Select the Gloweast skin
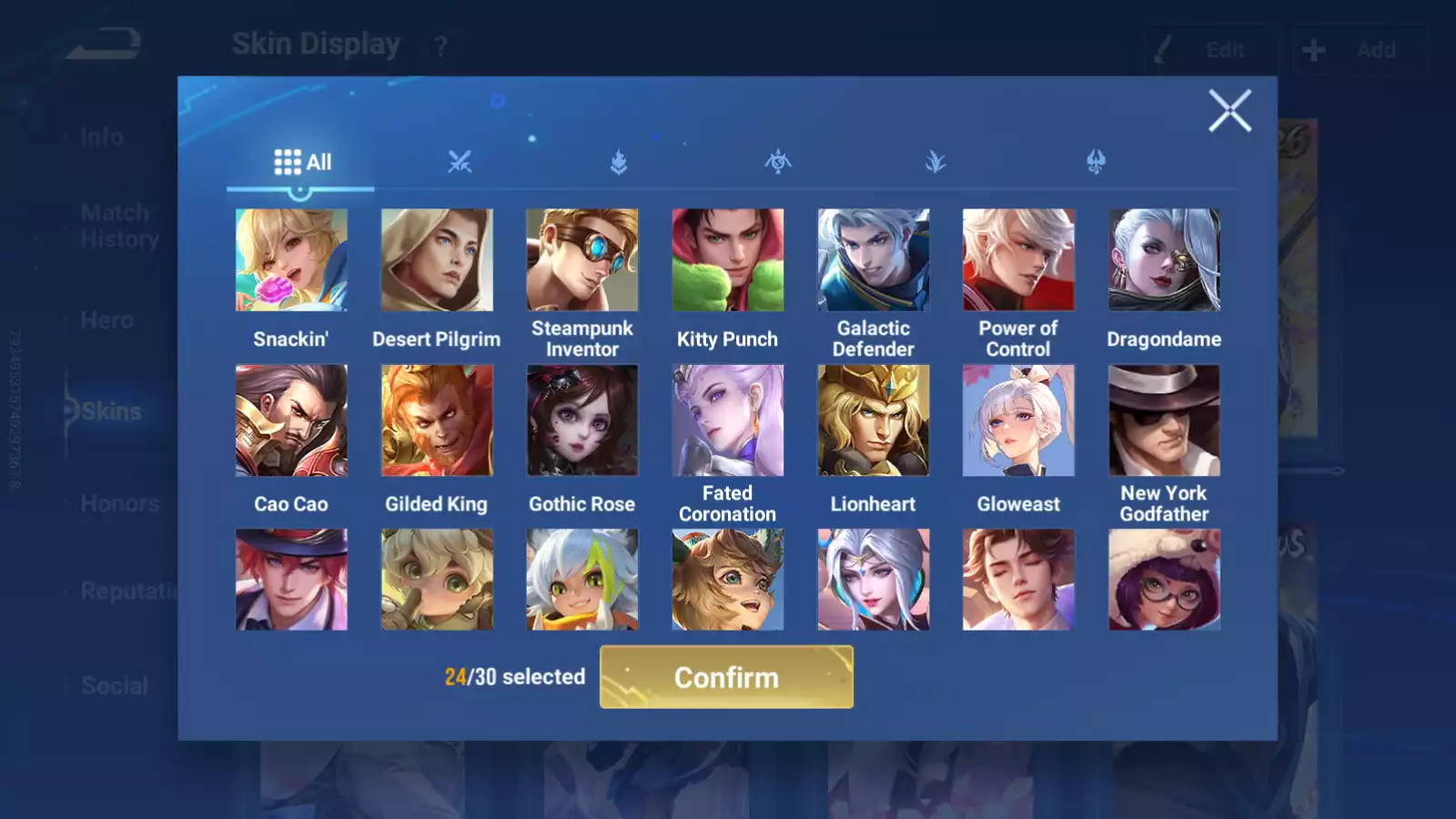Viewport: 1456px width, 819px height. (1018, 420)
